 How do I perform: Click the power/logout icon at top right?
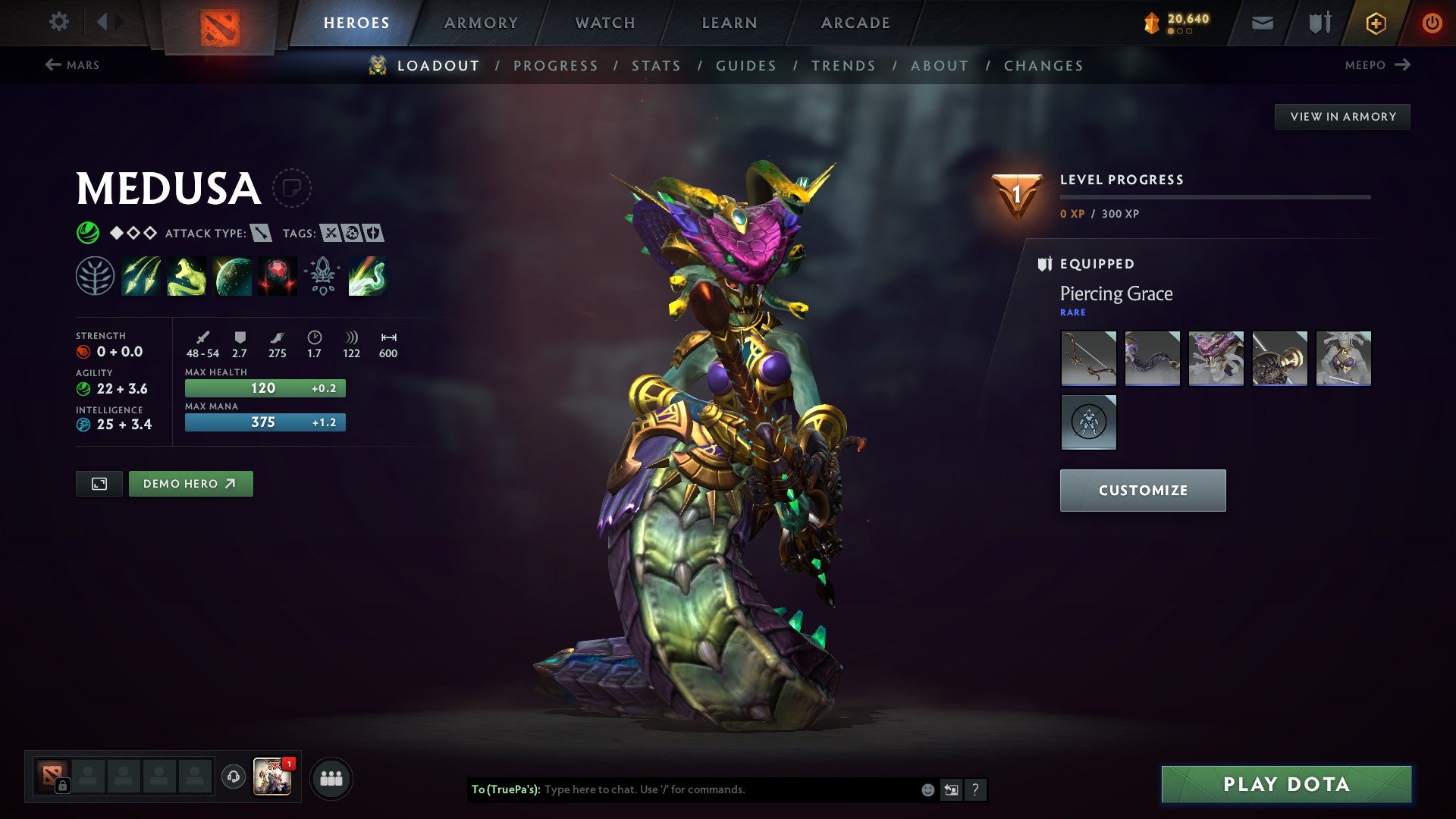point(1432,22)
